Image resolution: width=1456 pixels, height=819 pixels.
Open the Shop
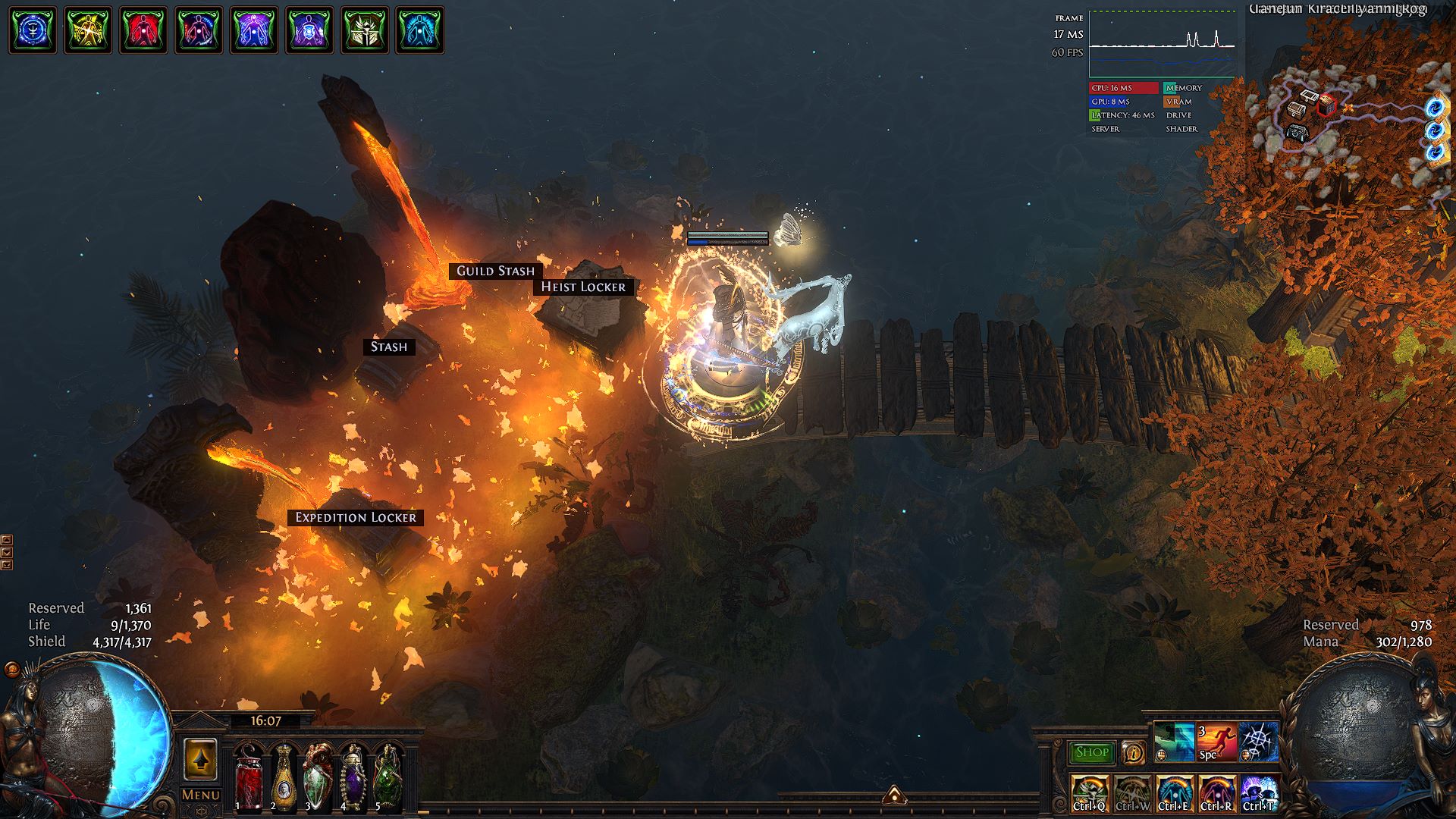coord(1091,752)
